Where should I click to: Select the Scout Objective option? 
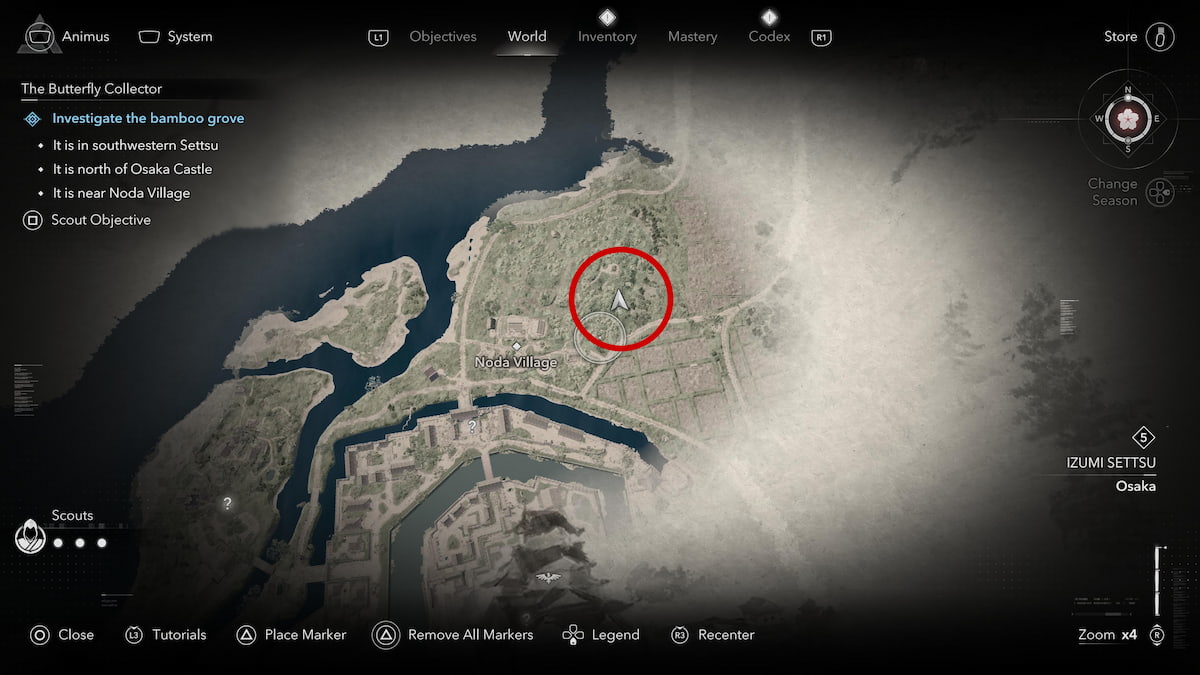click(x=100, y=220)
